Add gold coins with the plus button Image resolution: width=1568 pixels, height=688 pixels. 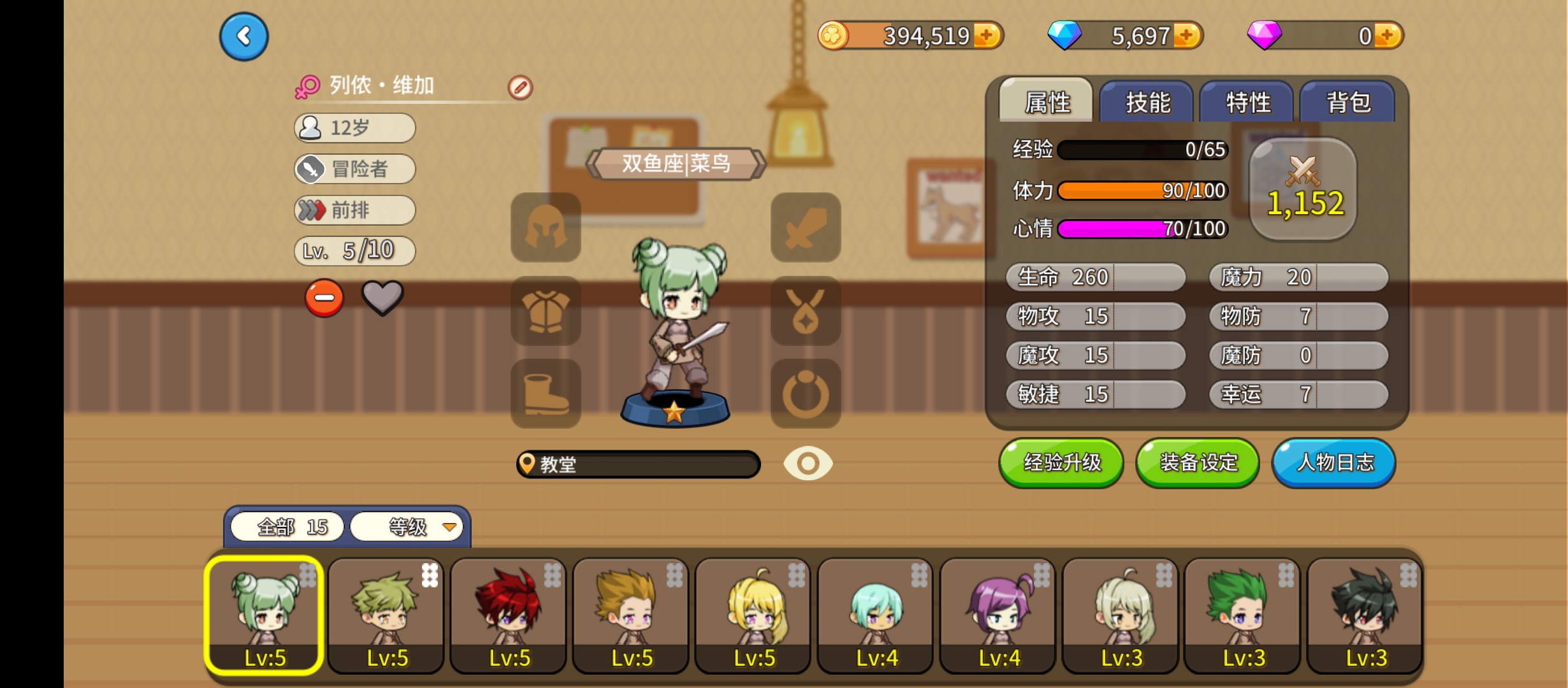click(x=987, y=36)
